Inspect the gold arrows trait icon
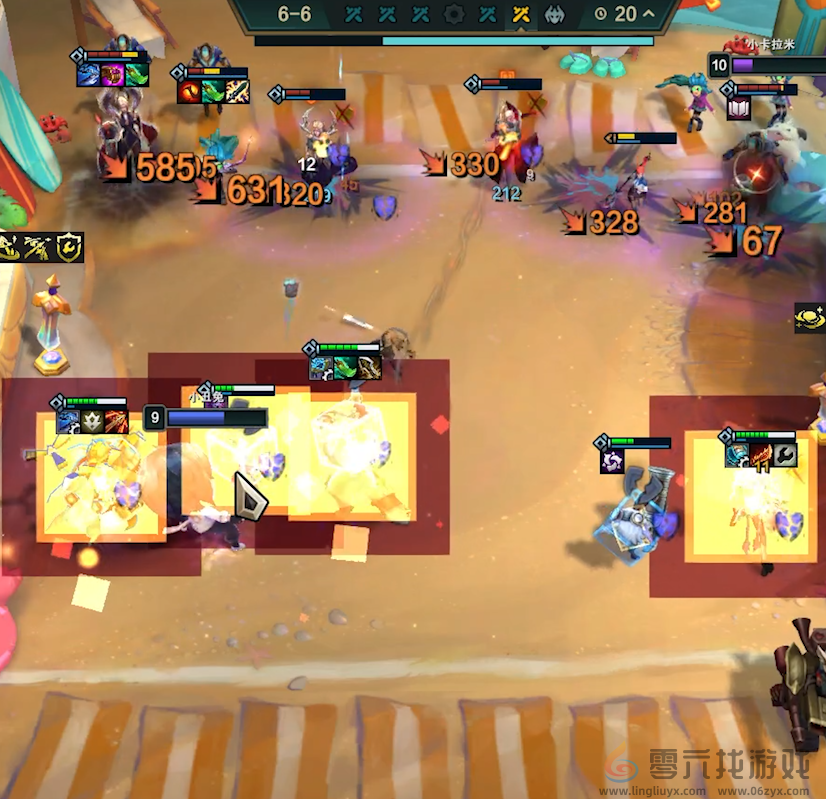Screen dimensions: 826x799 (39, 246)
